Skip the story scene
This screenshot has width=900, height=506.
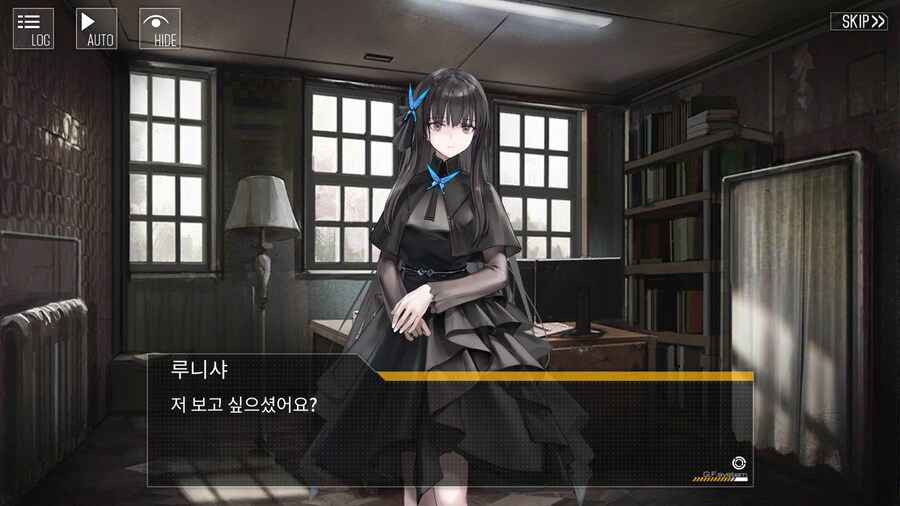point(858,21)
